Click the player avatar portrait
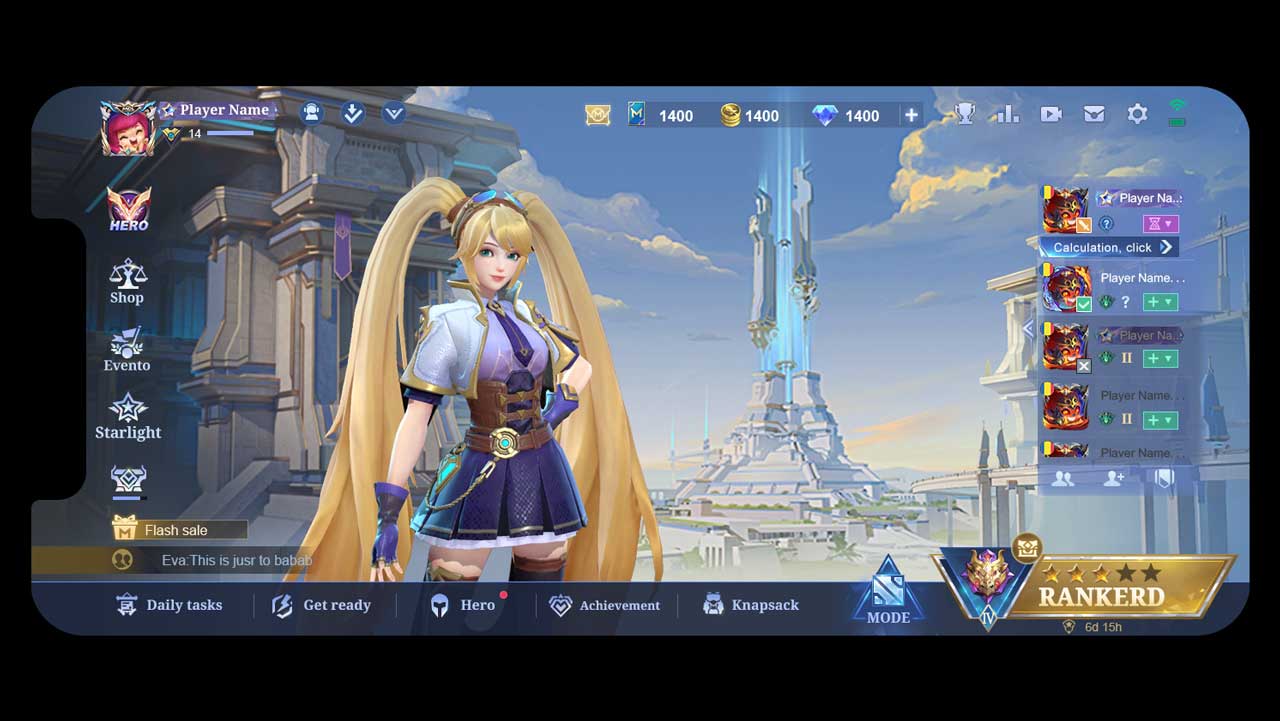Screen dimensions: 1280x721 (127, 127)
